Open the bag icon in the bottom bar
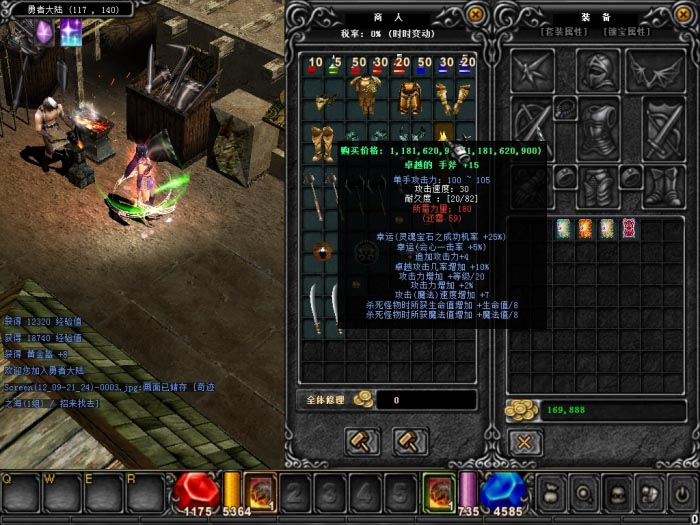 point(552,491)
